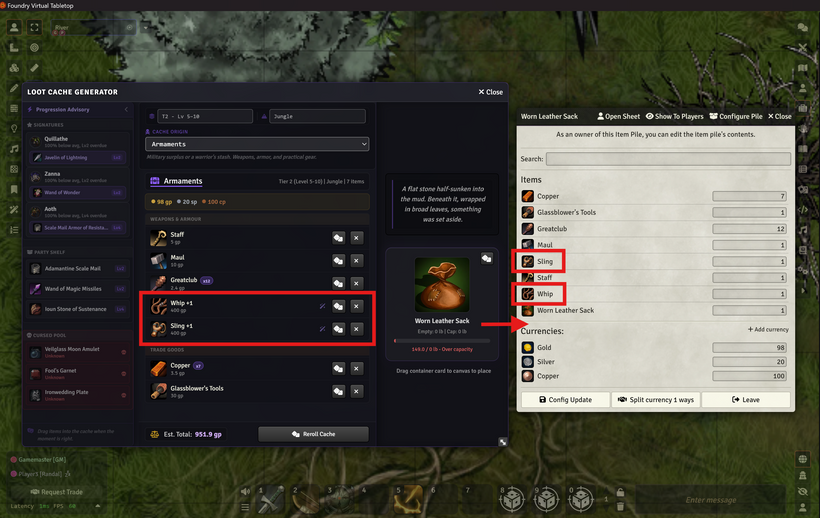Leave the item pile
This screenshot has width=820, height=518.
click(746, 400)
